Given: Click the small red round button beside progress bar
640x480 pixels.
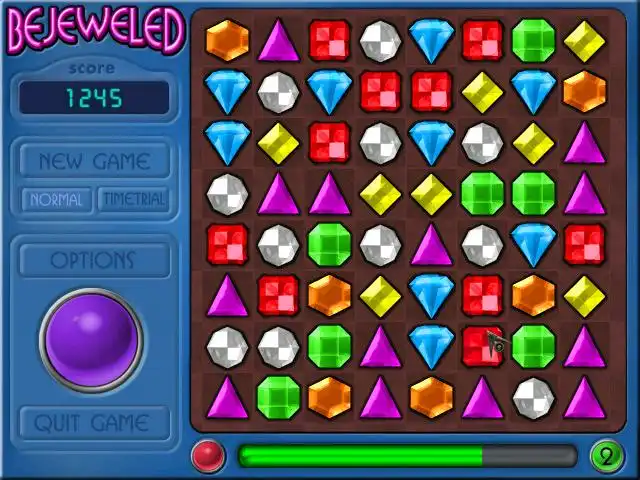Looking at the screenshot, I should 208,456.
